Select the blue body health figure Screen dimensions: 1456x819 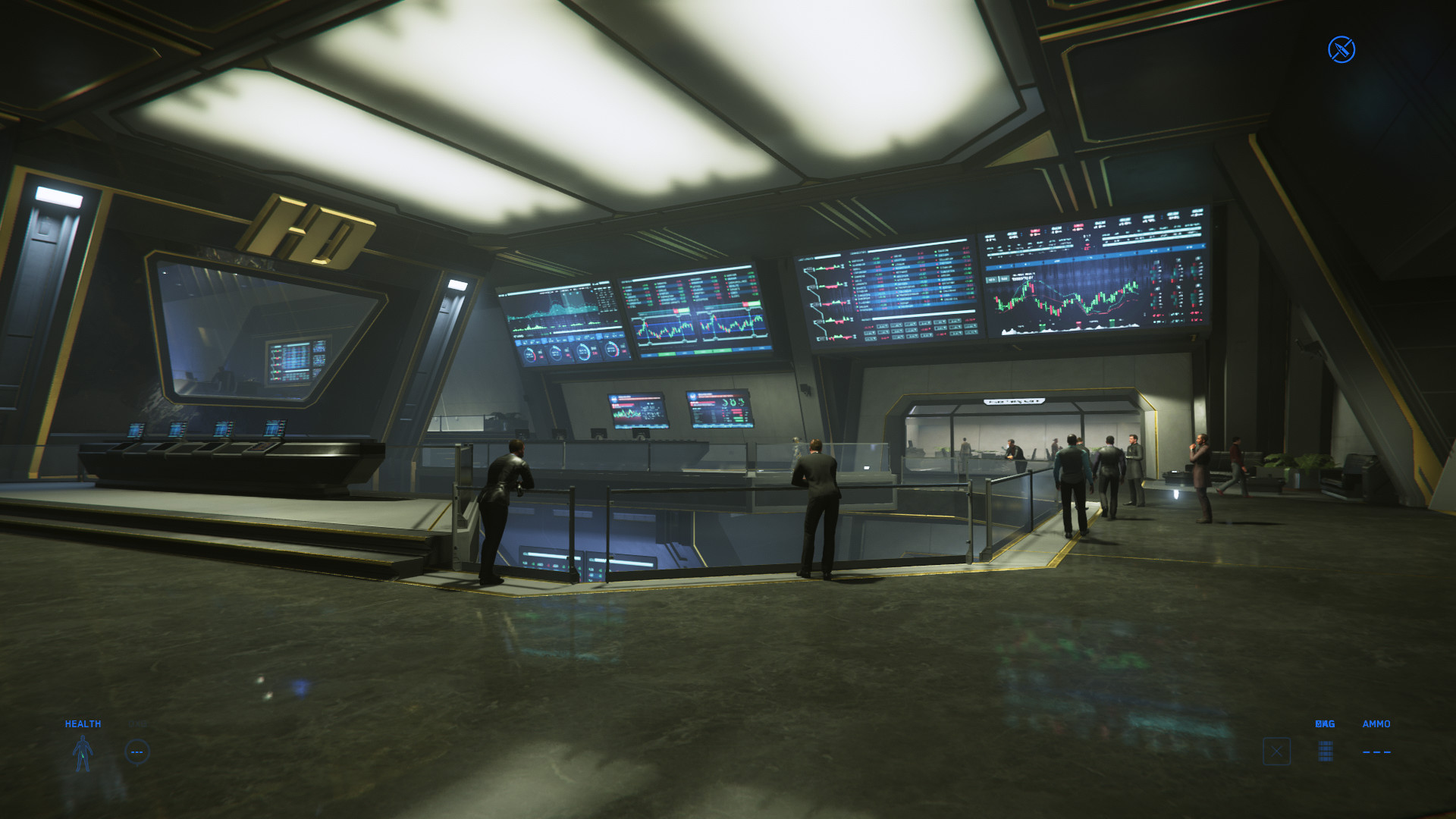pyautogui.click(x=83, y=753)
